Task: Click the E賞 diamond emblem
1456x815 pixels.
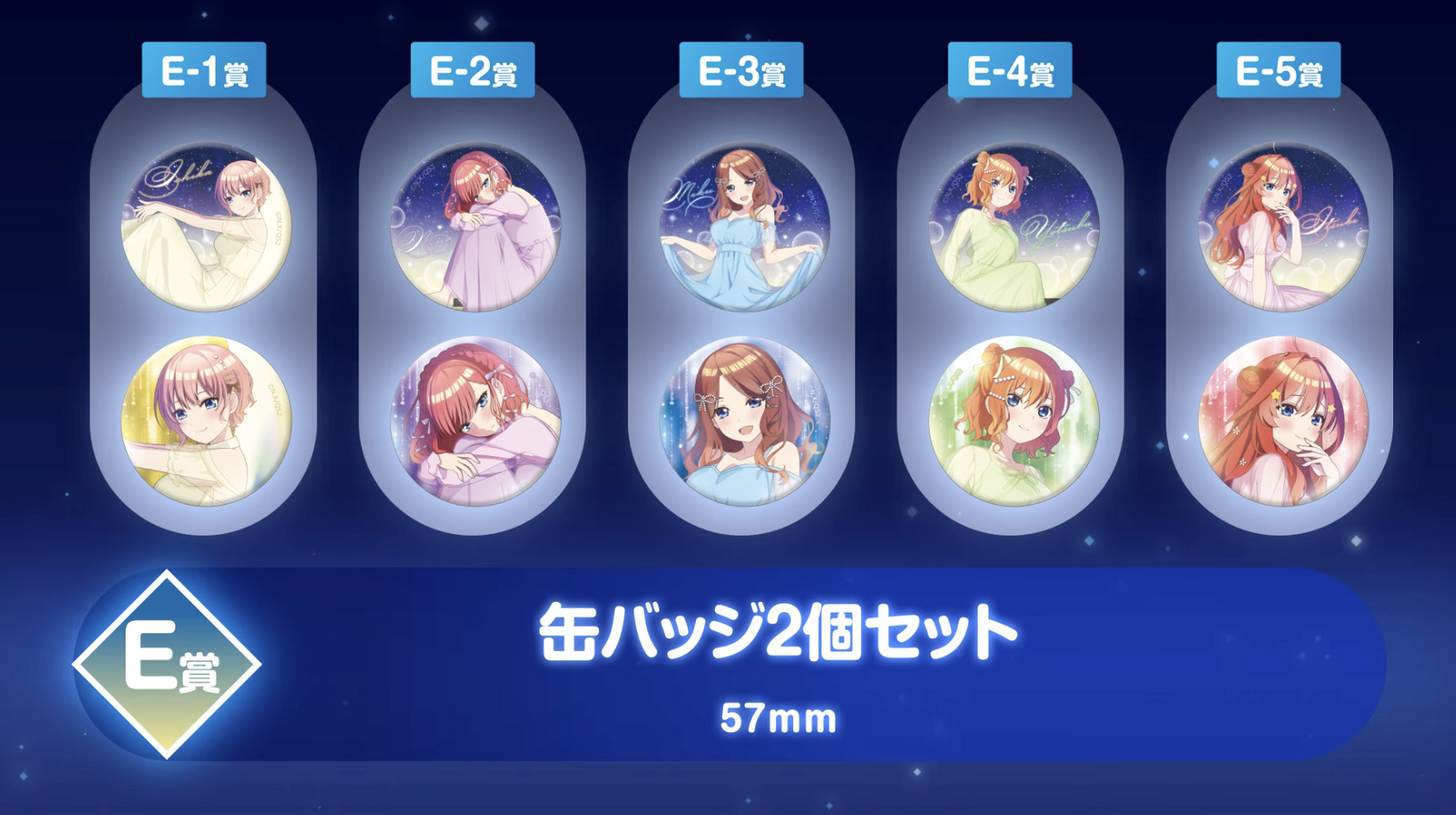Action: pyautogui.click(x=168, y=664)
